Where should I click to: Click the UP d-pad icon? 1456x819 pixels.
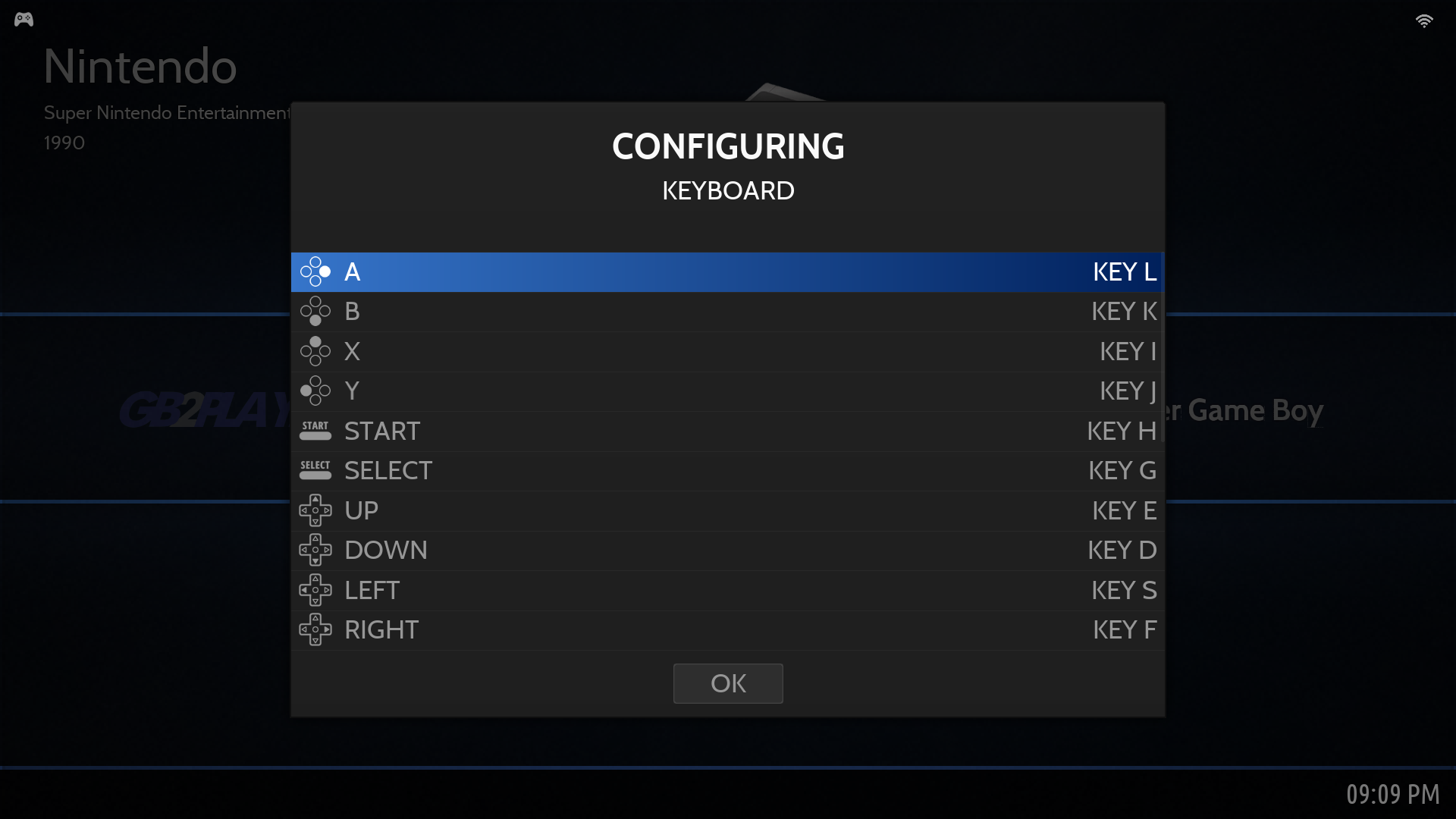(x=316, y=510)
